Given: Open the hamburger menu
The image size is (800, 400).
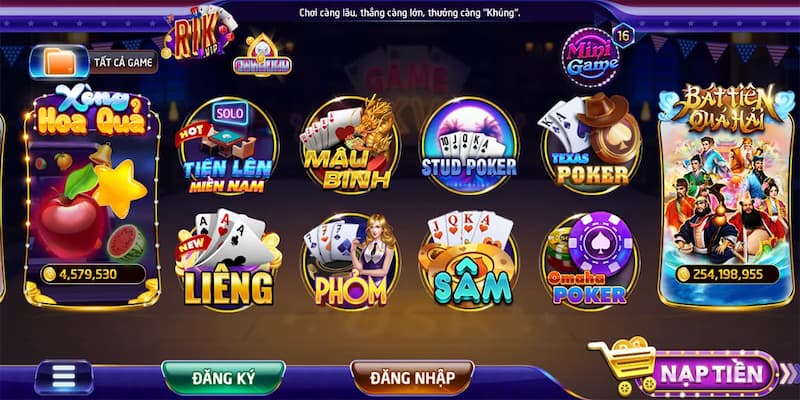Looking at the screenshot, I should [65, 377].
